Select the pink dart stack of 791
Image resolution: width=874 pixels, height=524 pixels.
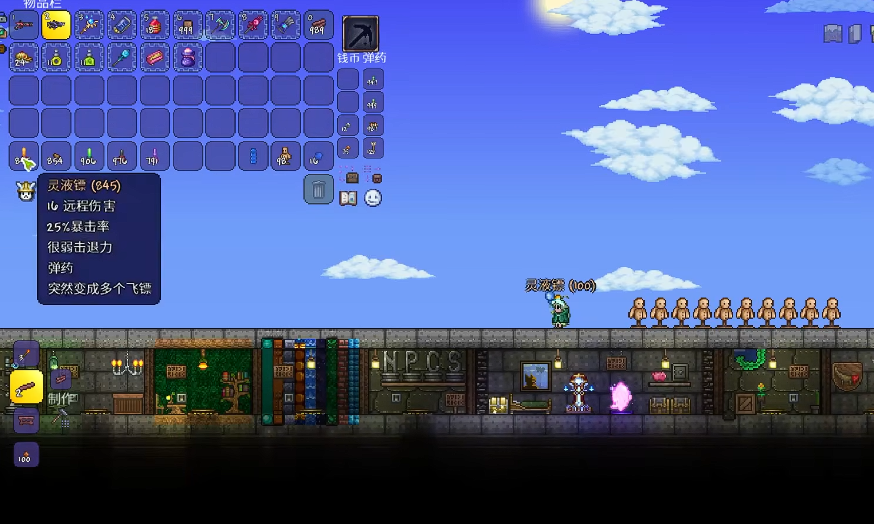[155, 156]
